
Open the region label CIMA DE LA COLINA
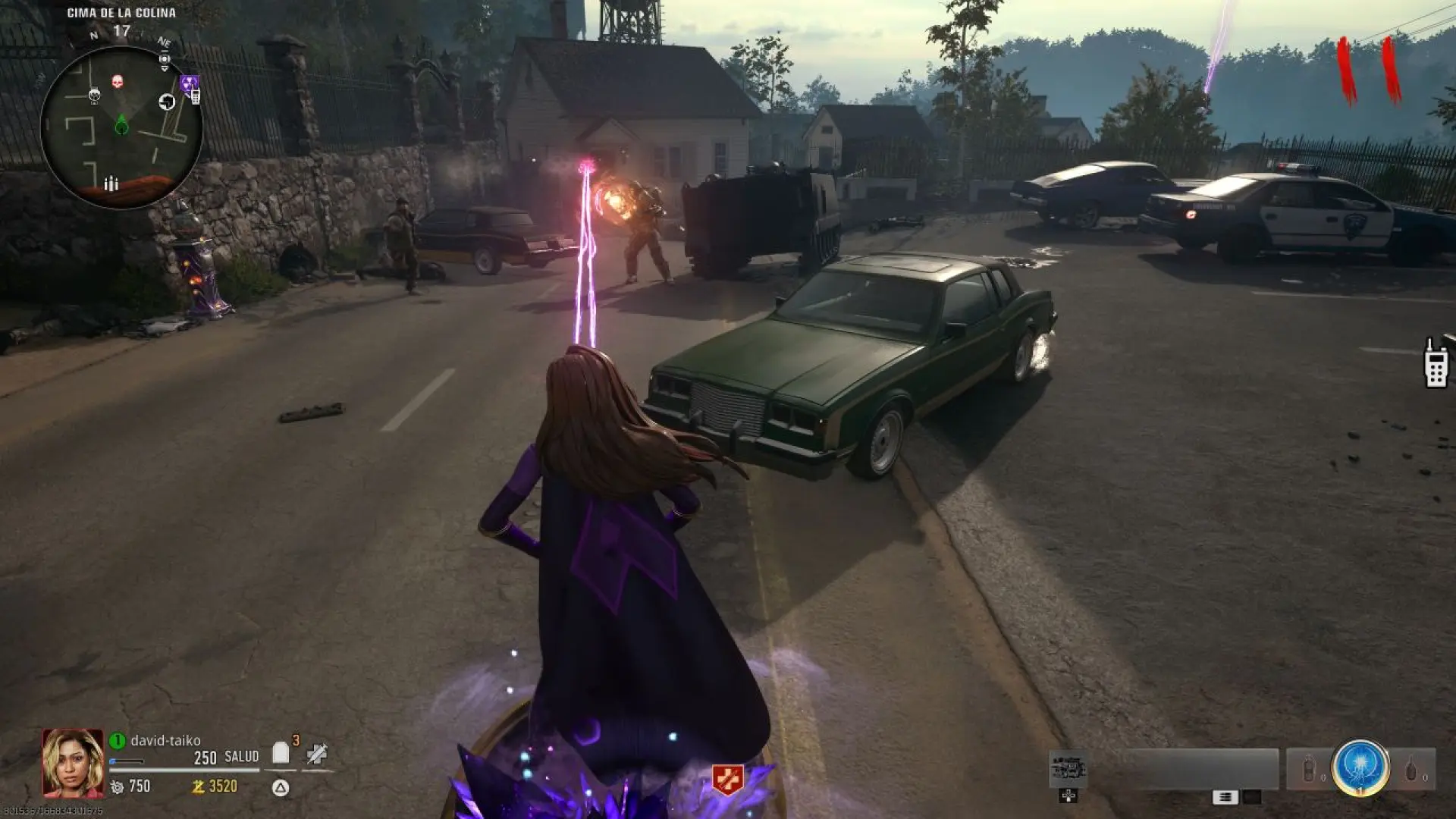coord(122,12)
